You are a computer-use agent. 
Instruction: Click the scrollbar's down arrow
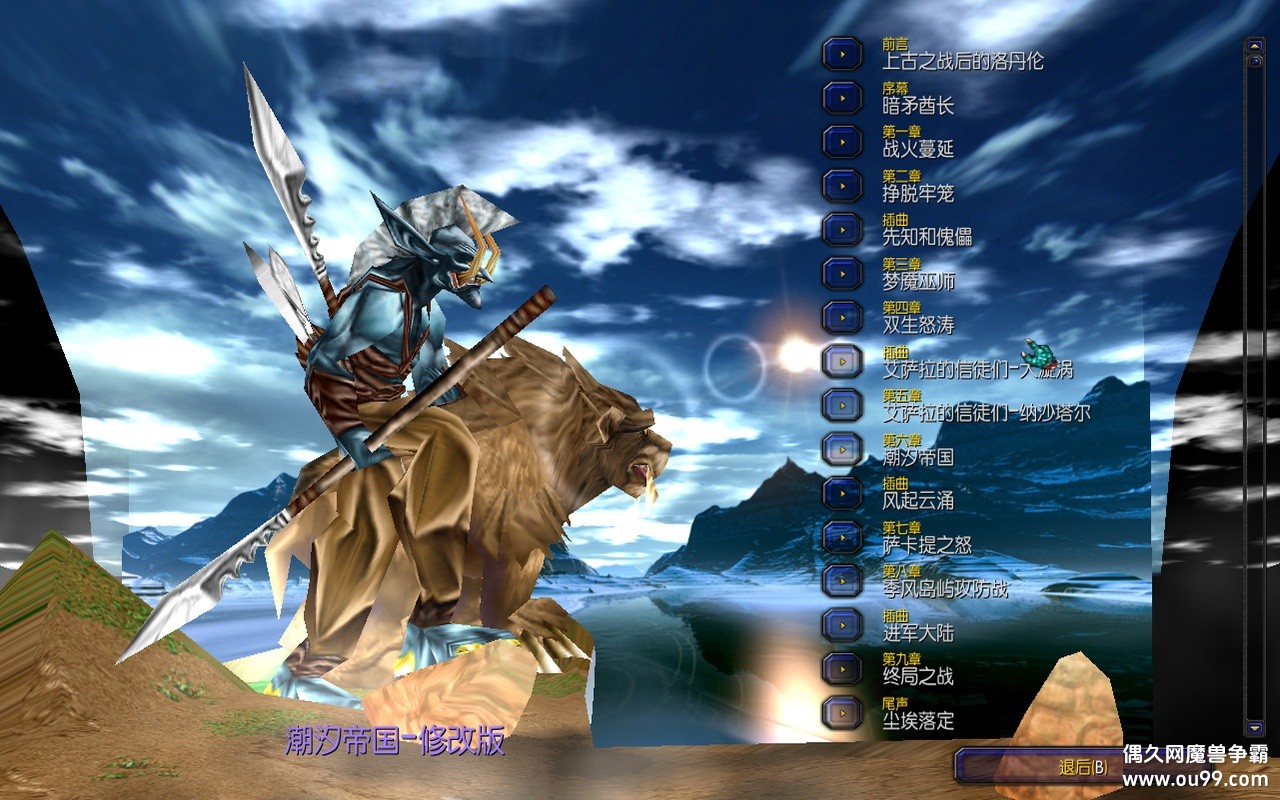coord(1254,727)
